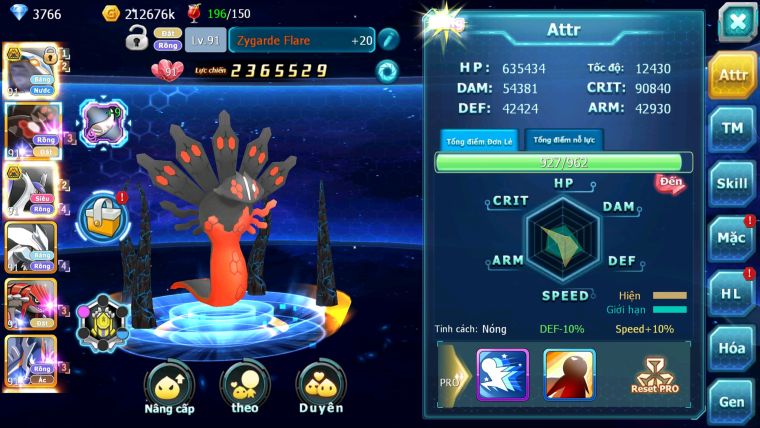Open the Gen tab

point(733,400)
